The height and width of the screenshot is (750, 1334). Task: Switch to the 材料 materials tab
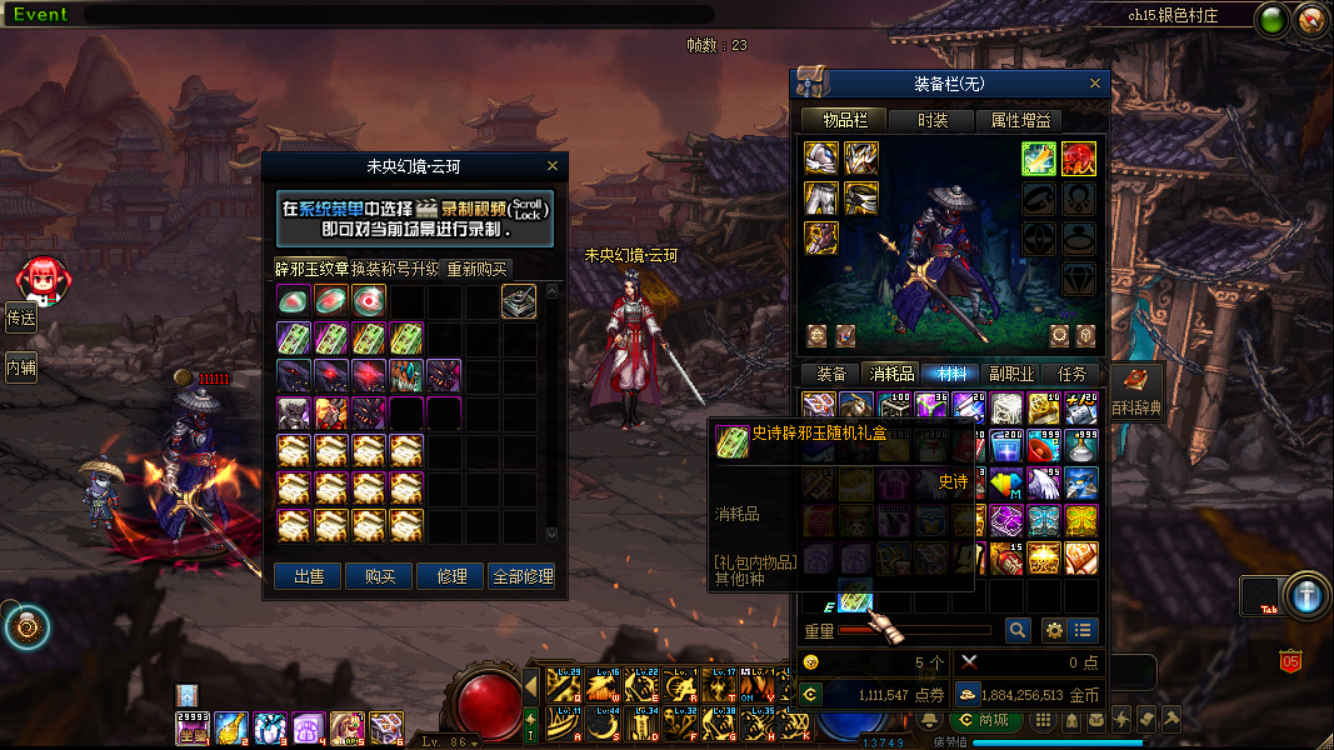951,374
